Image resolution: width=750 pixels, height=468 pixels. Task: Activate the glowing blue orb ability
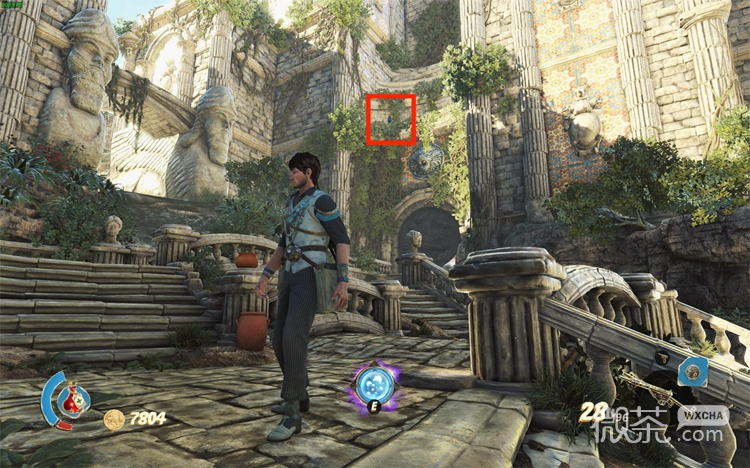[373, 384]
